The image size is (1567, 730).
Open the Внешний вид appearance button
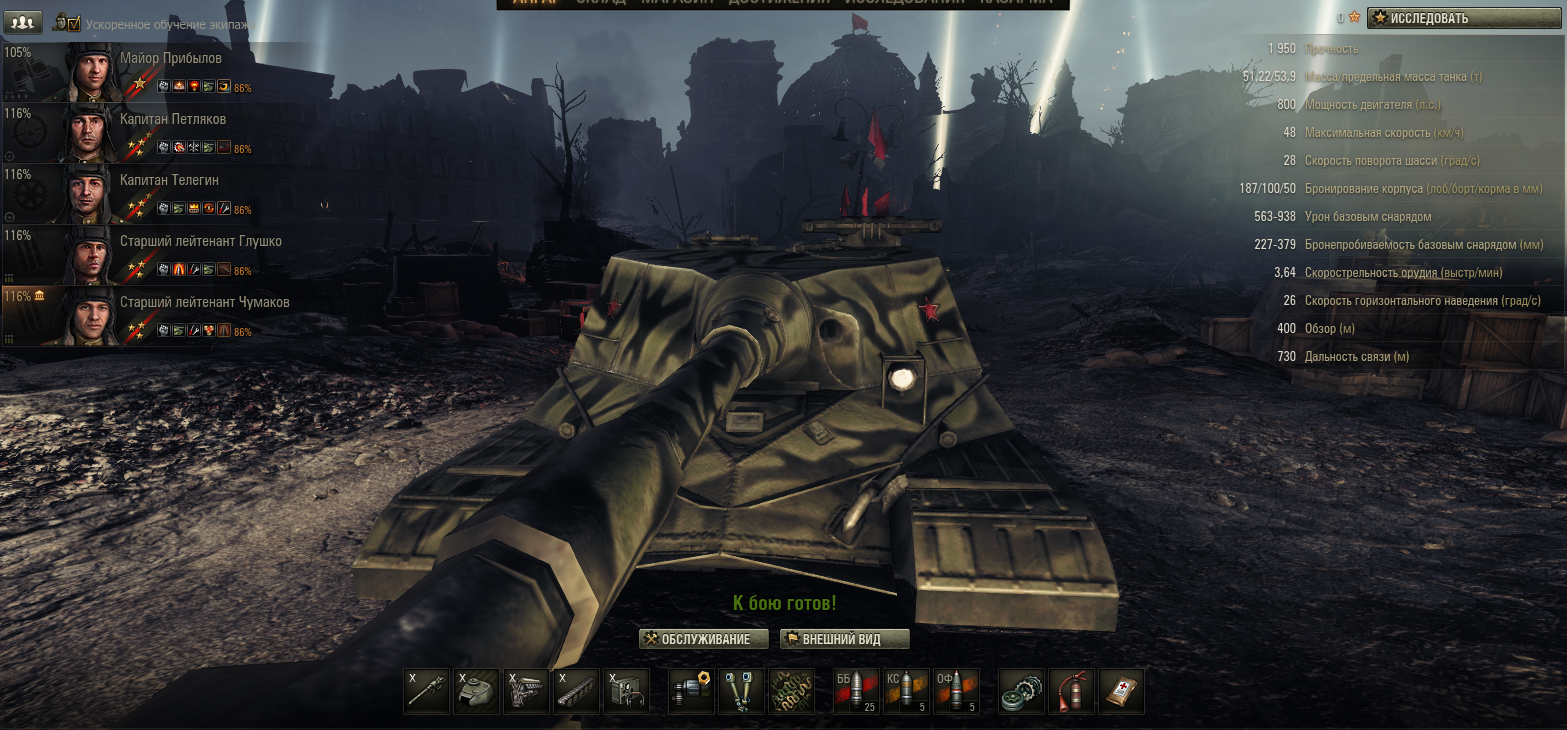(844, 639)
